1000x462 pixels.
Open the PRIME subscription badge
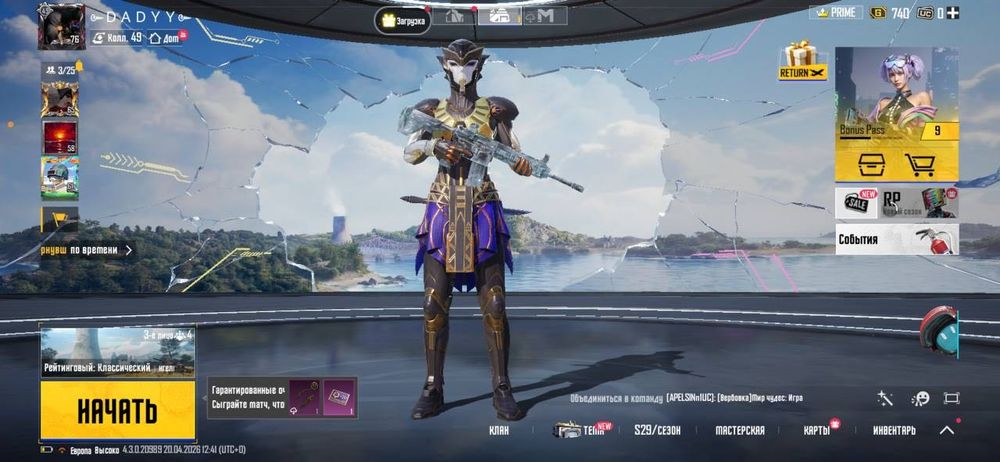coord(835,12)
